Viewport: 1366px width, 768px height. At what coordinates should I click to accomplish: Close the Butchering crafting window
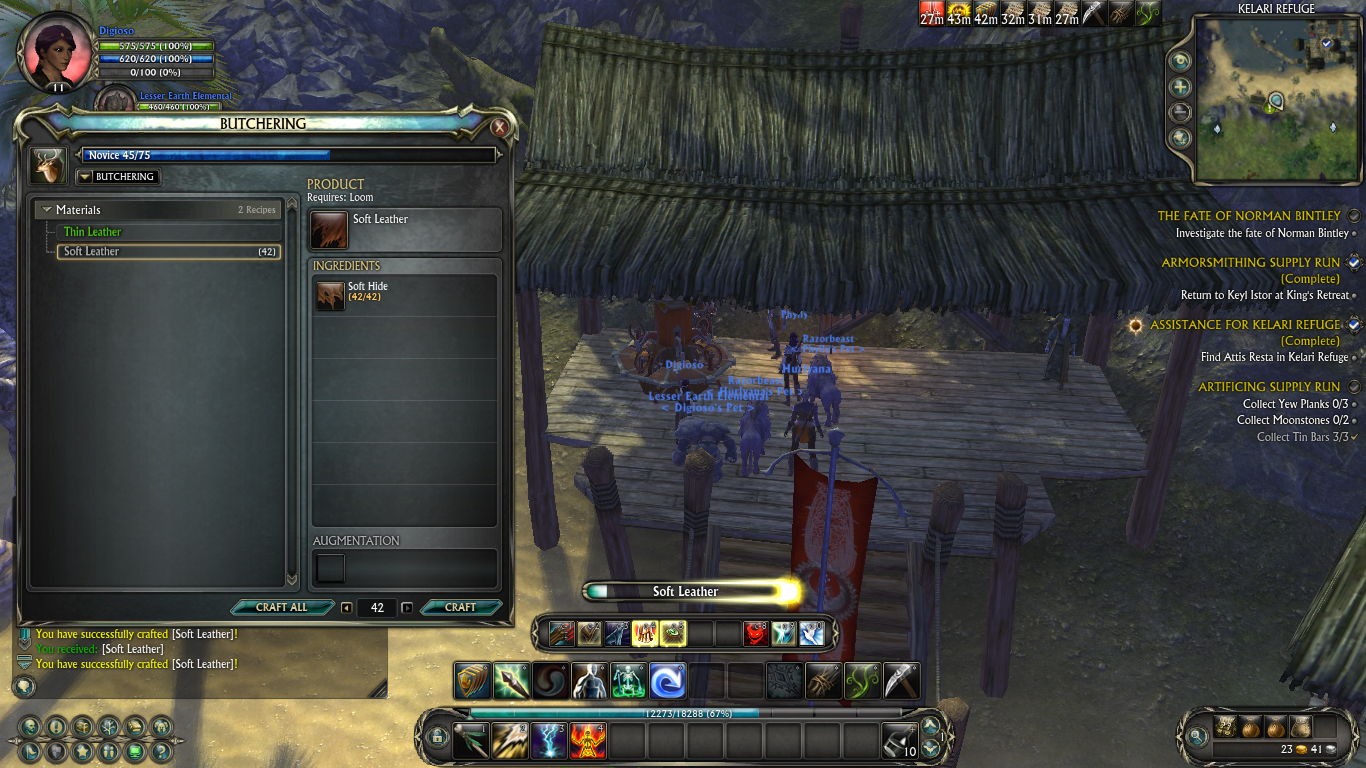point(499,127)
